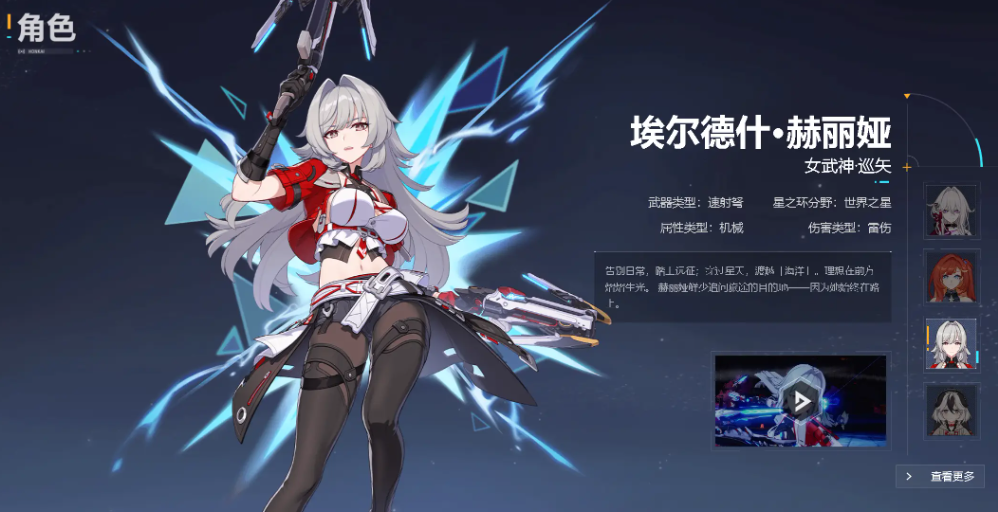Image resolution: width=998 pixels, height=512 pixels.
Task: Select the red-haired character portrait
Action: [951, 277]
